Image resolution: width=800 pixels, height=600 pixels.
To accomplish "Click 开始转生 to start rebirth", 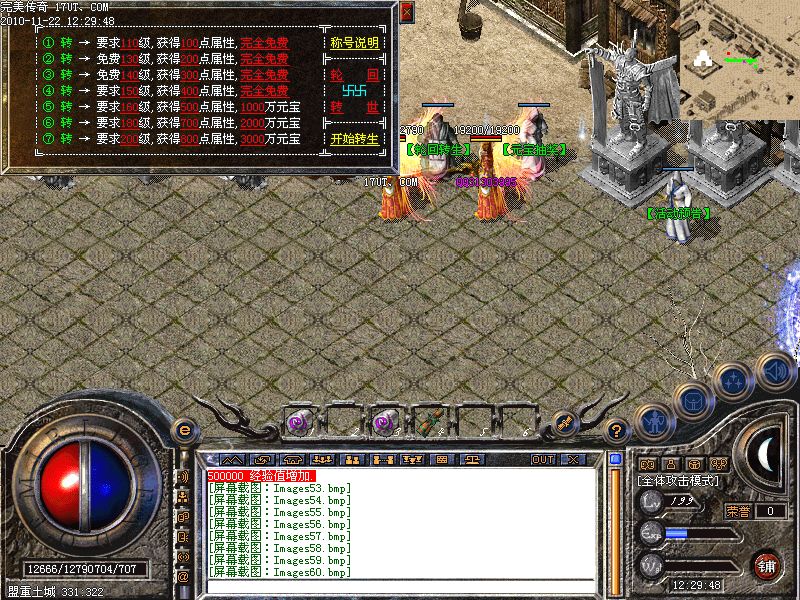I will [355, 139].
